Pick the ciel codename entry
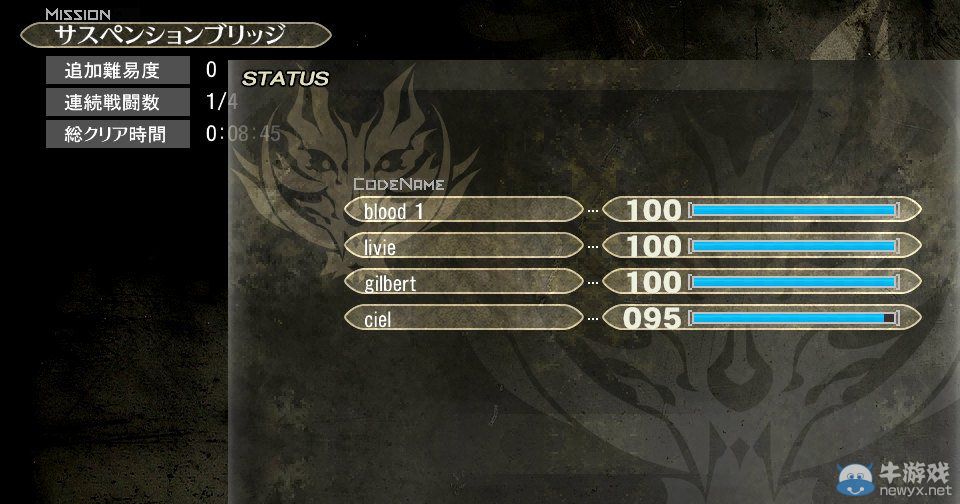Screen dimensions: 960x504 (463, 319)
